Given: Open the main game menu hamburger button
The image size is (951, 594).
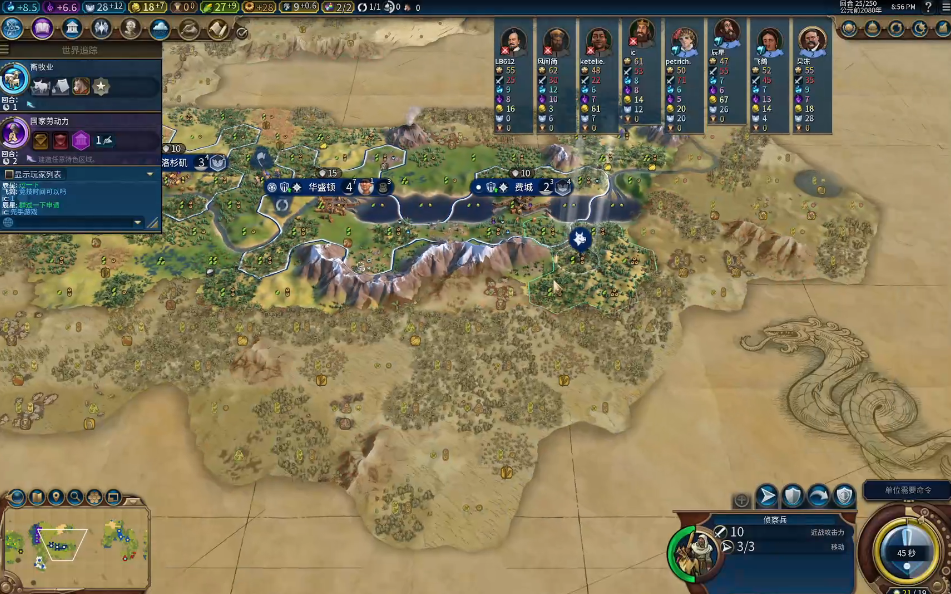Looking at the screenshot, I should [x=944, y=7].
